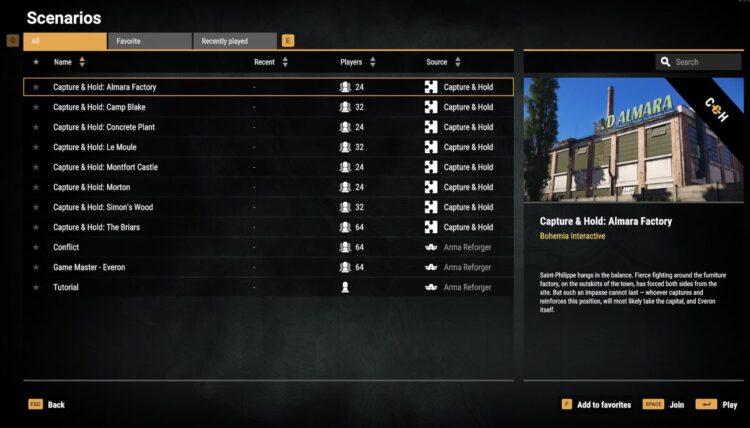Click the scenario Search field
This screenshot has height=428, width=750.
pyautogui.click(x=705, y=62)
